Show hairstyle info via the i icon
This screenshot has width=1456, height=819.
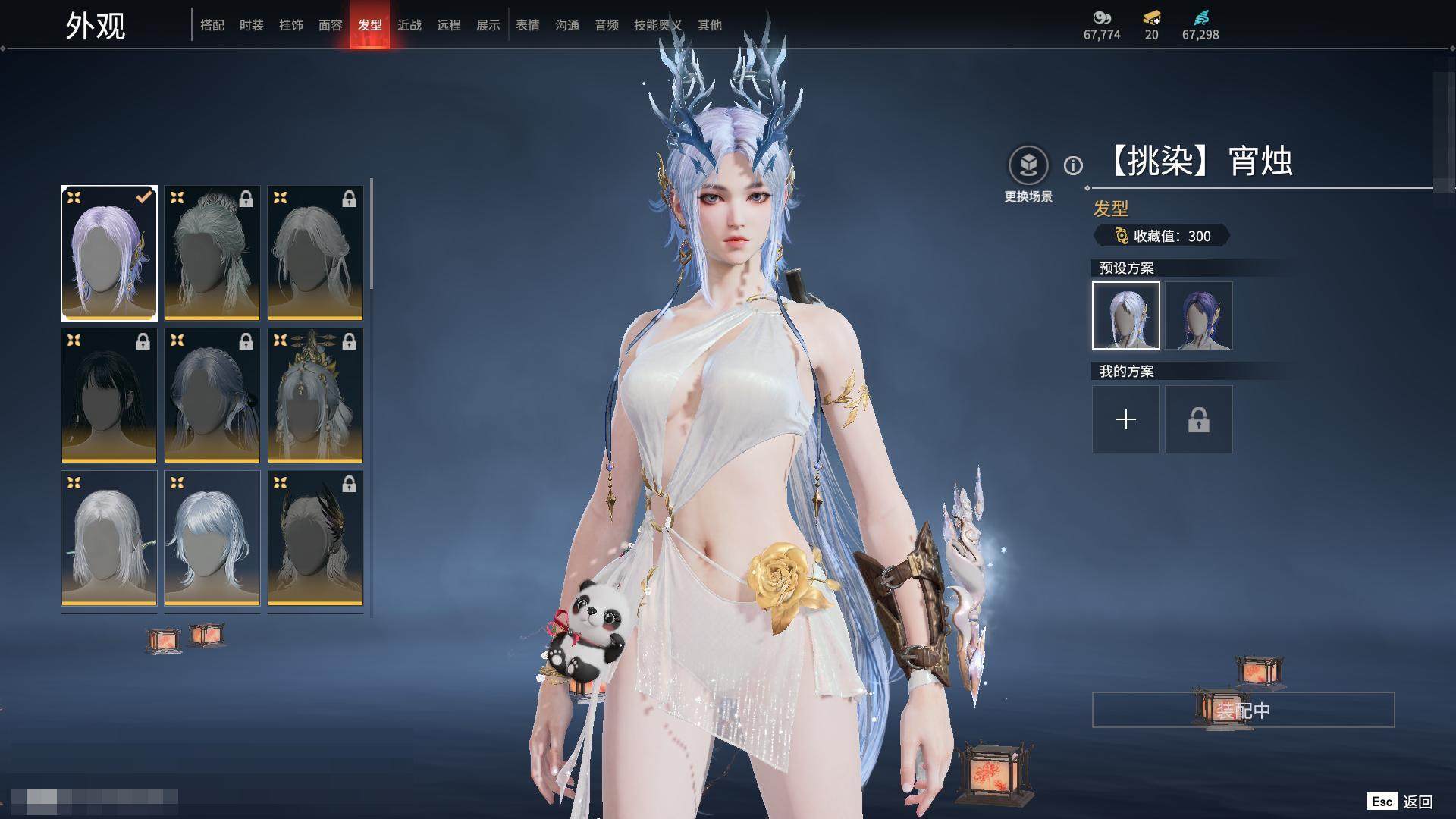[x=1073, y=165]
